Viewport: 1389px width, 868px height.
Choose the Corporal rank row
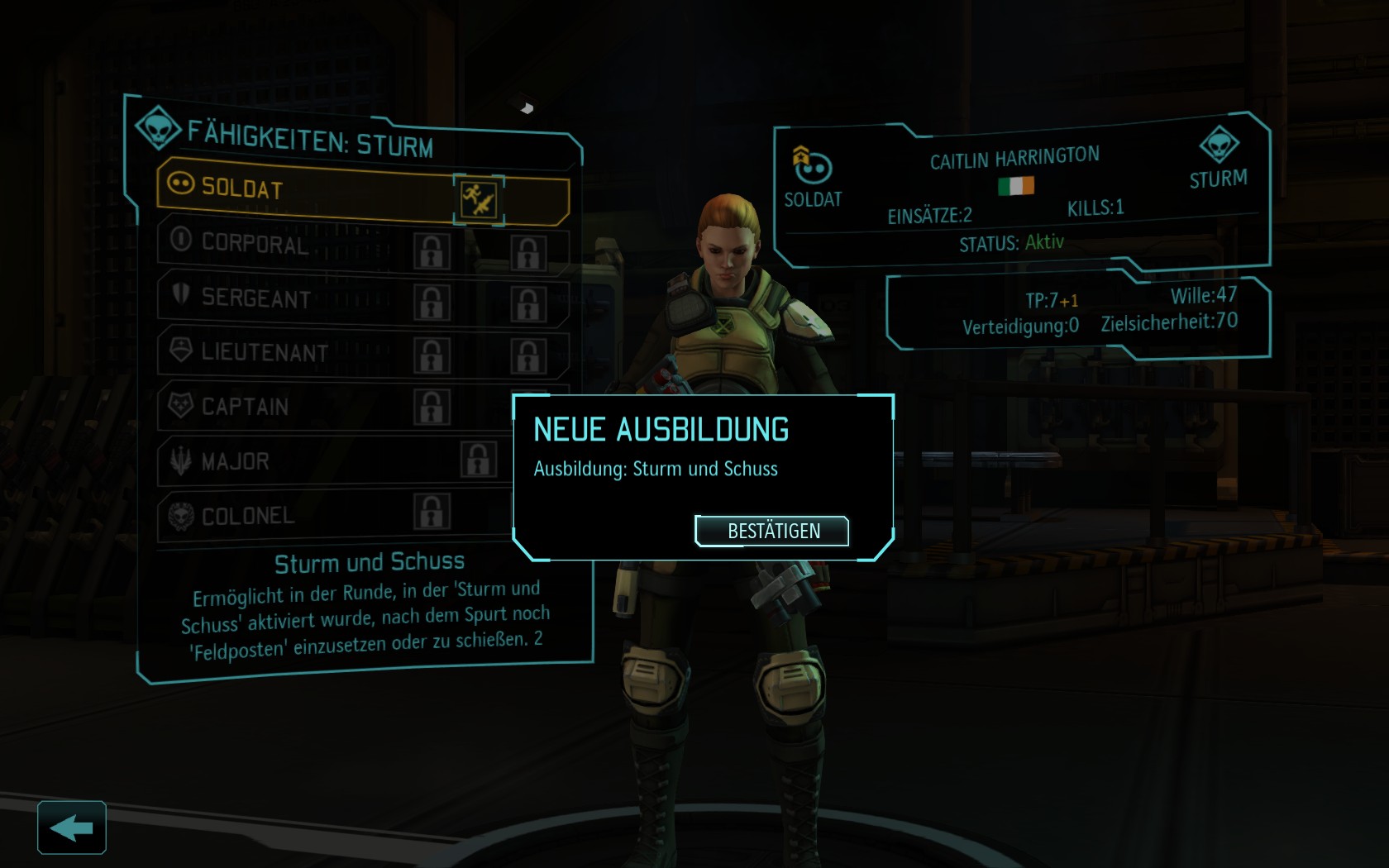coord(281,243)
